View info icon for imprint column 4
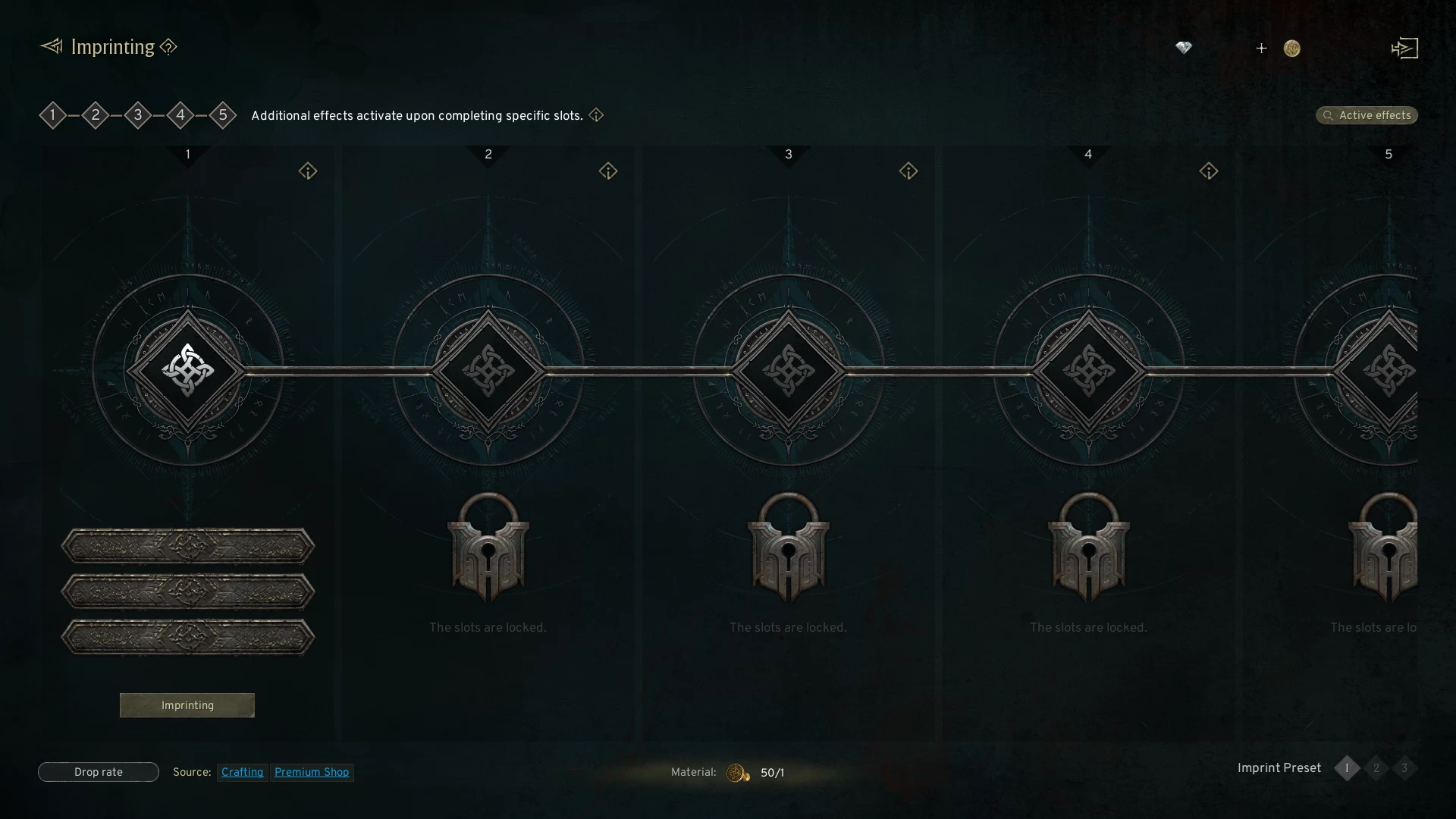The height and width of the screenshot is (819, 1456). (x=1209, y=171)
